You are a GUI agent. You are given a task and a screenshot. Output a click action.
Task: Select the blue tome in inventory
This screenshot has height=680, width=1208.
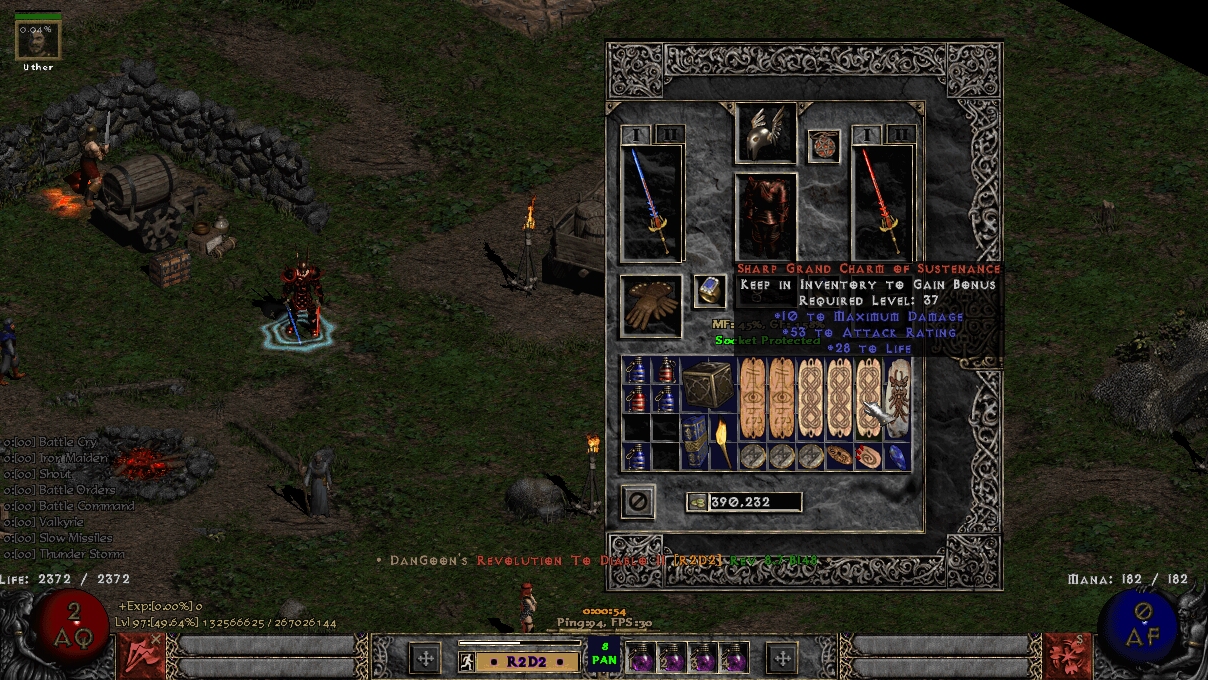[x=694, y=441]
